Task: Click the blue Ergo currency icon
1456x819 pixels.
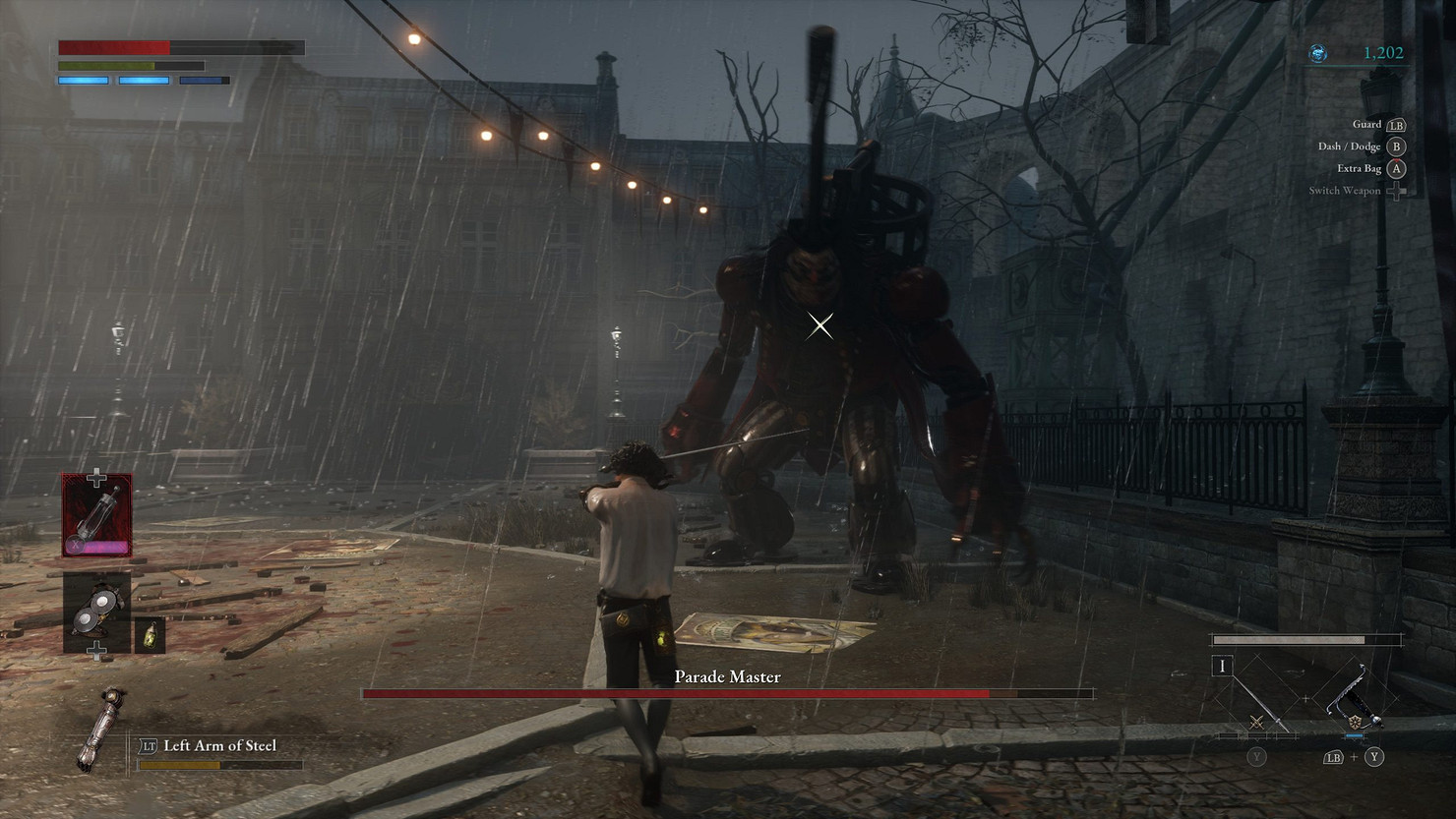Action: point(1319,53)
